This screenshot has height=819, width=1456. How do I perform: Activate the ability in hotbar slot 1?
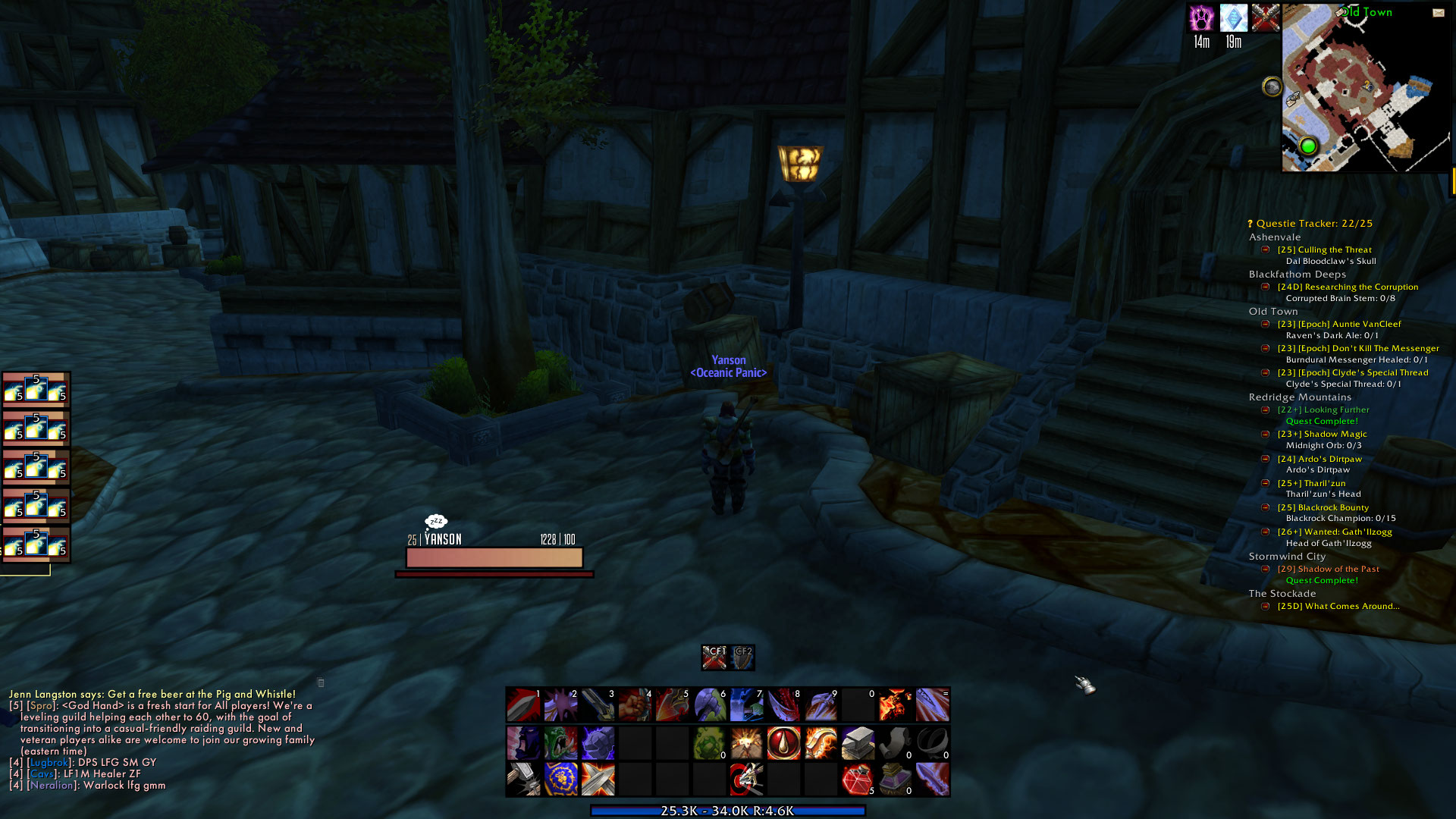523,705
